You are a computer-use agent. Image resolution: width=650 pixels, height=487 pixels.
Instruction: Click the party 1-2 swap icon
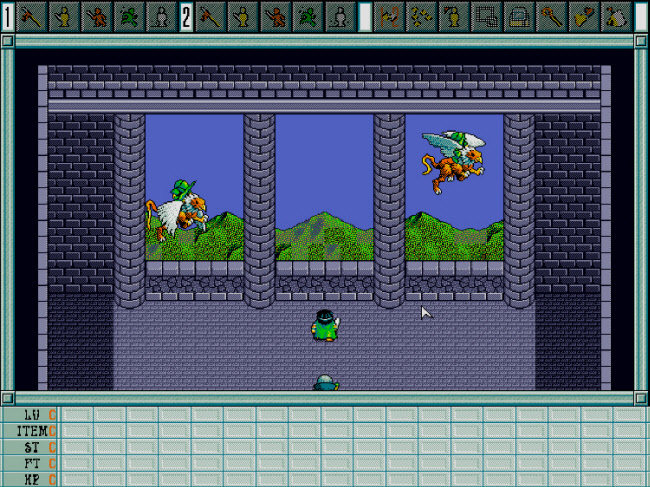tap(390, 16)
